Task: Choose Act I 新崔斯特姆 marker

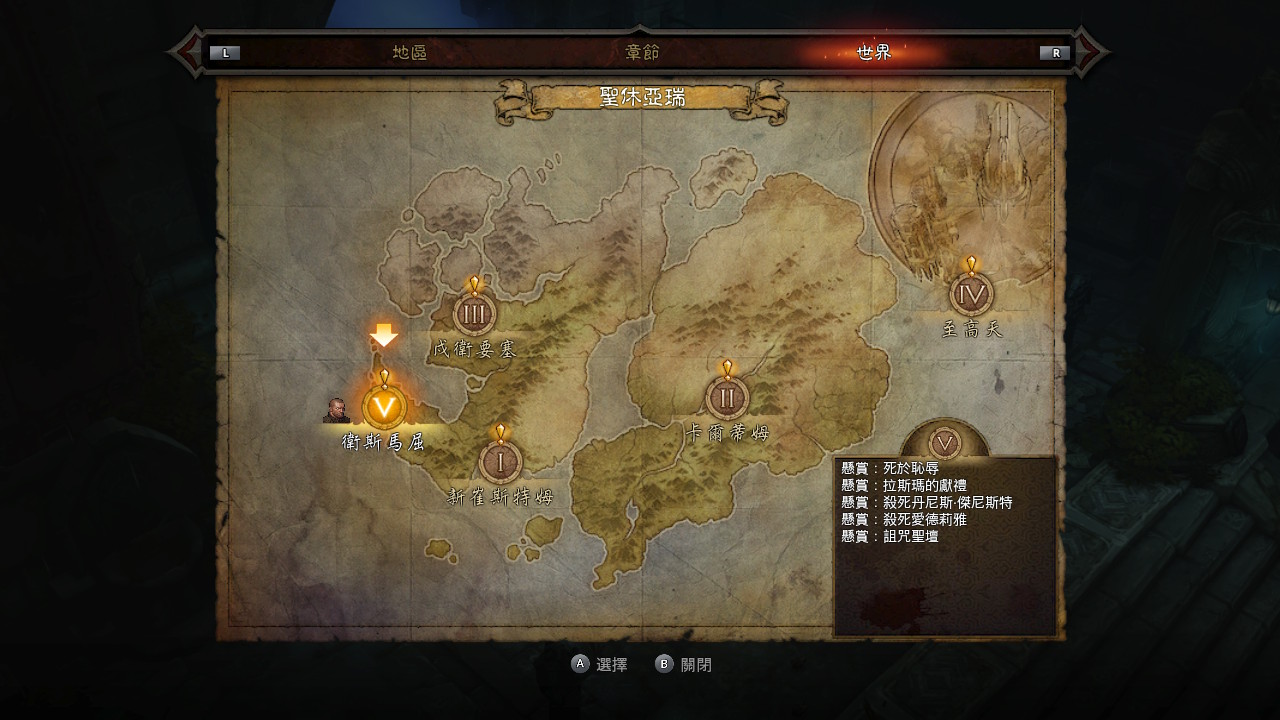Action: pyautogui.click(x=500, y=462)
